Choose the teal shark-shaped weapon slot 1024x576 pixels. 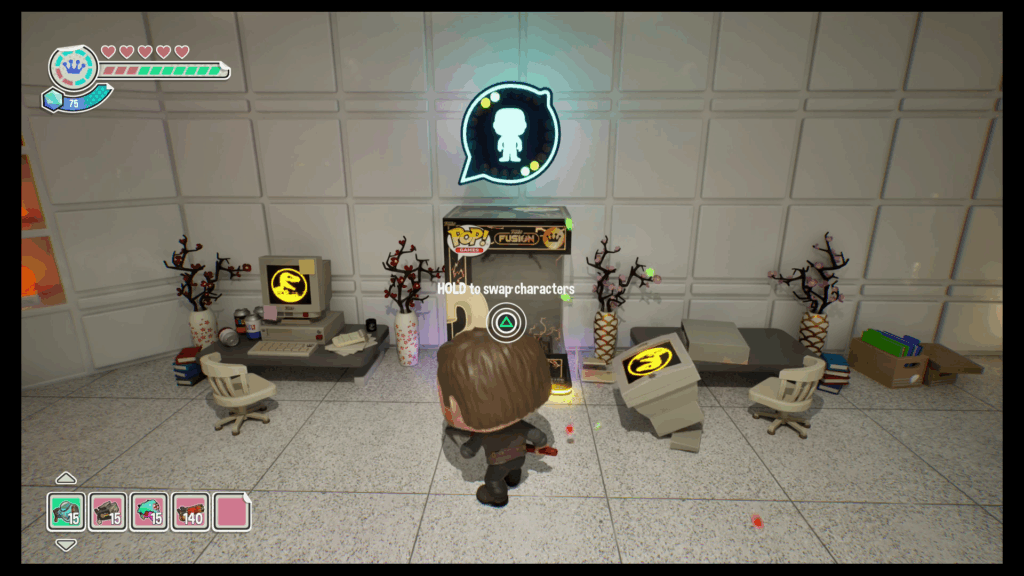tap(148, 511)
